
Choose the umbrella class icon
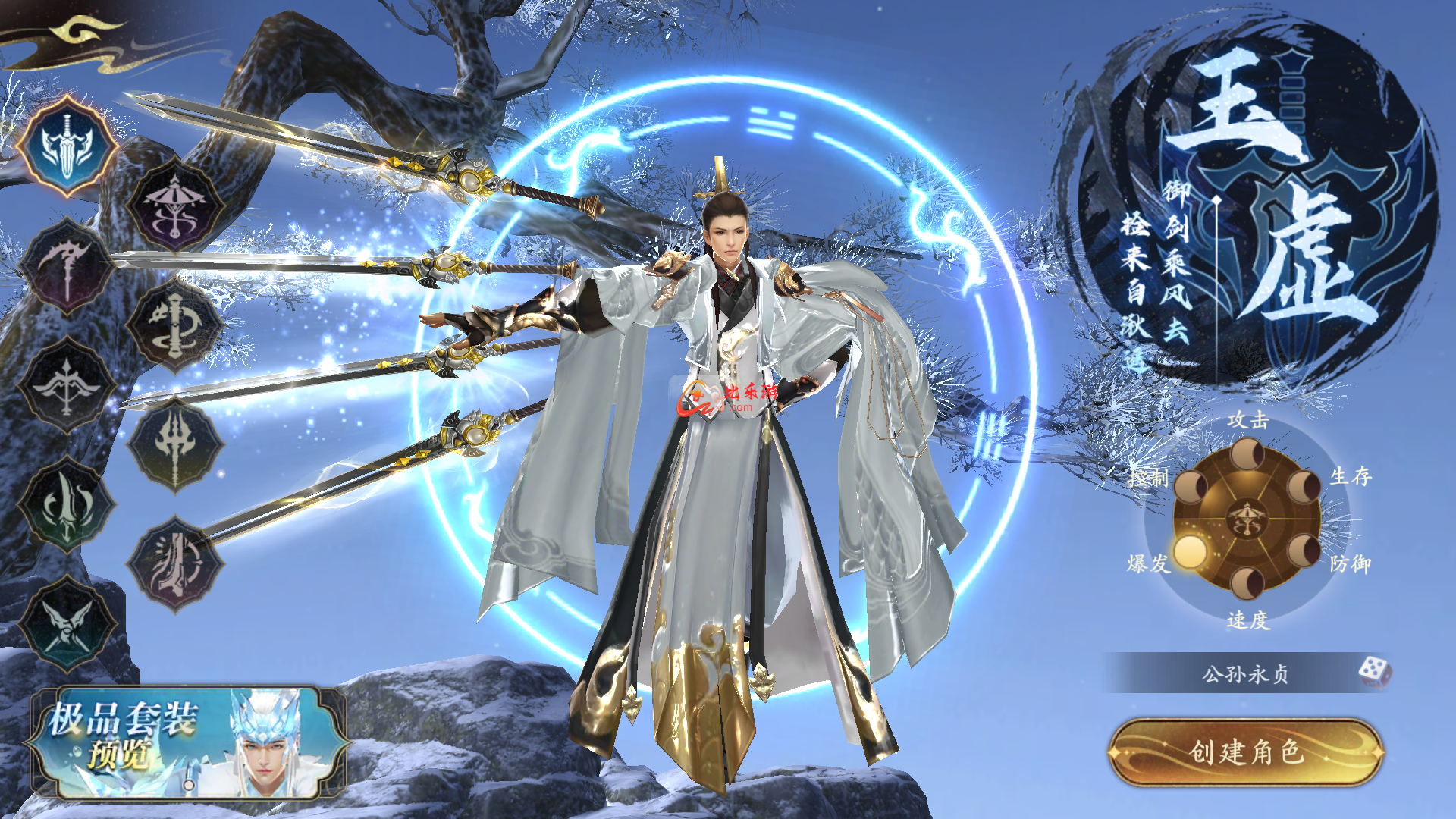point(175,206)
